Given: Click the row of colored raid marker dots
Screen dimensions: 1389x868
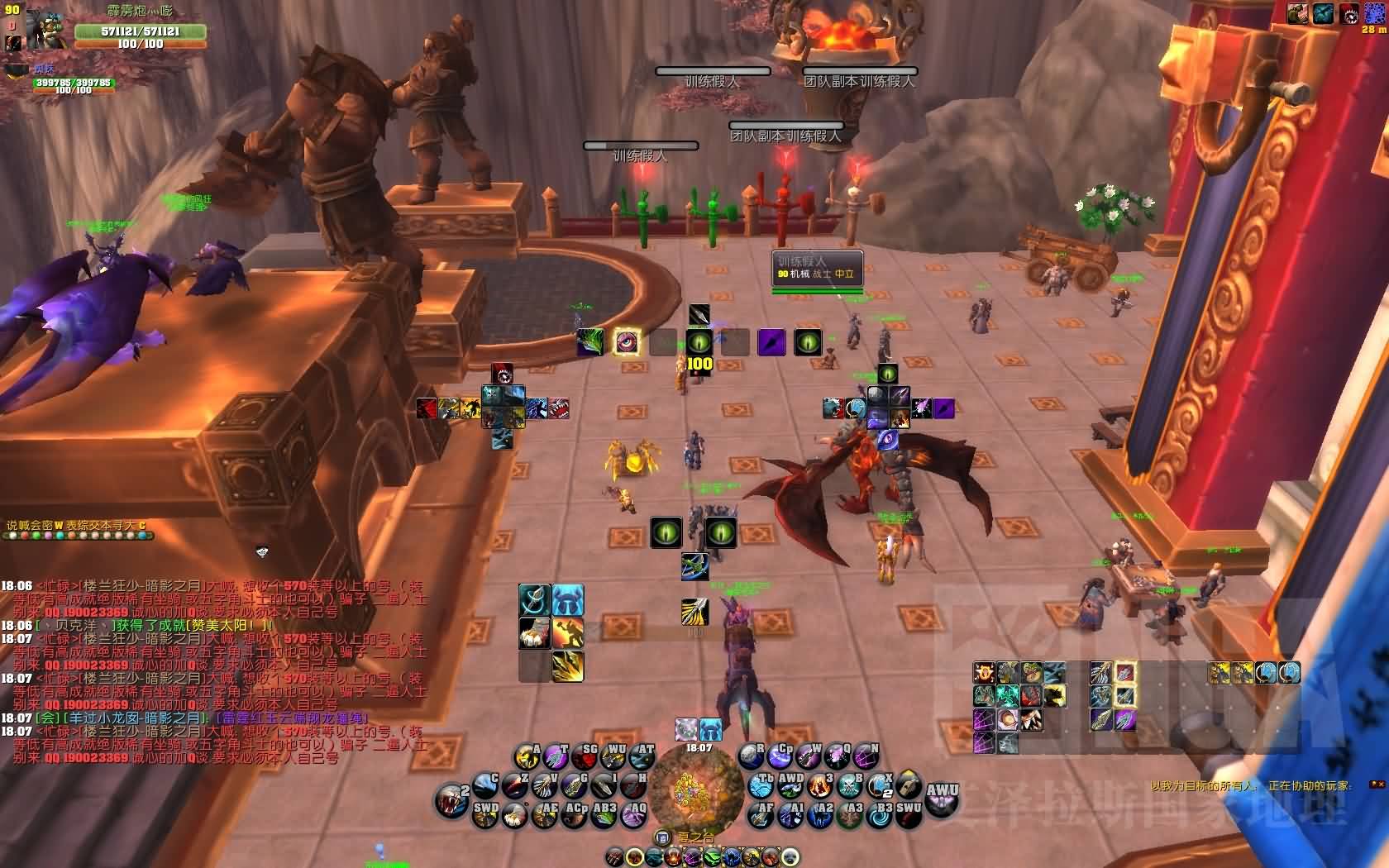Looking at the screenshot, I should pyautogui.click(x=79, y=536).
